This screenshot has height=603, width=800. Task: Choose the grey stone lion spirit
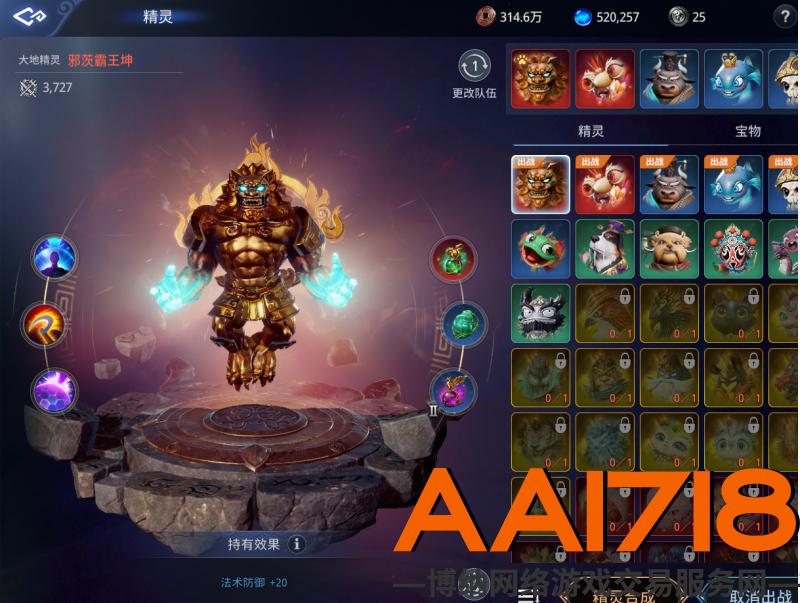coord(541,313)
